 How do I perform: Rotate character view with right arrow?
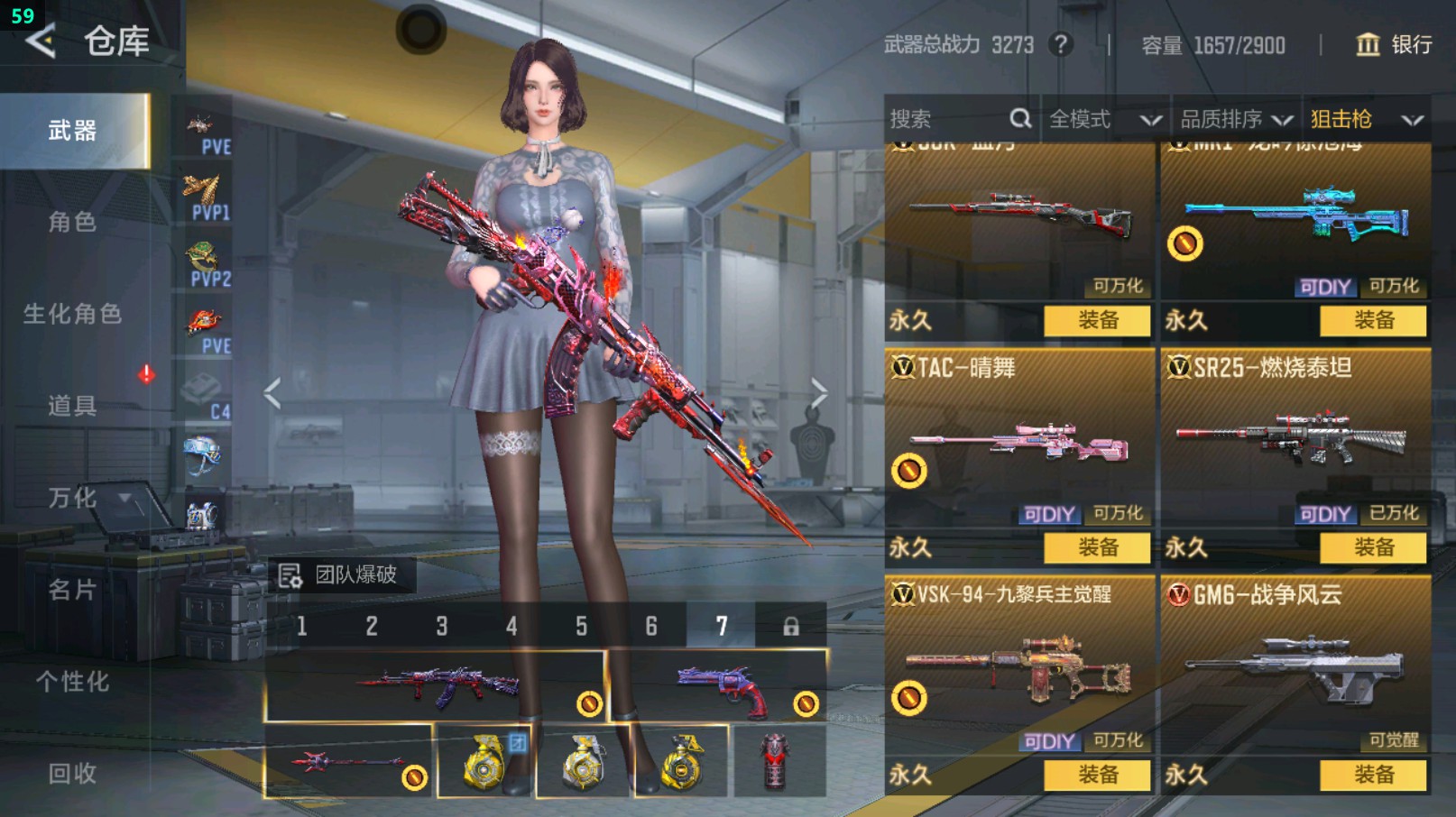(818, 393)
